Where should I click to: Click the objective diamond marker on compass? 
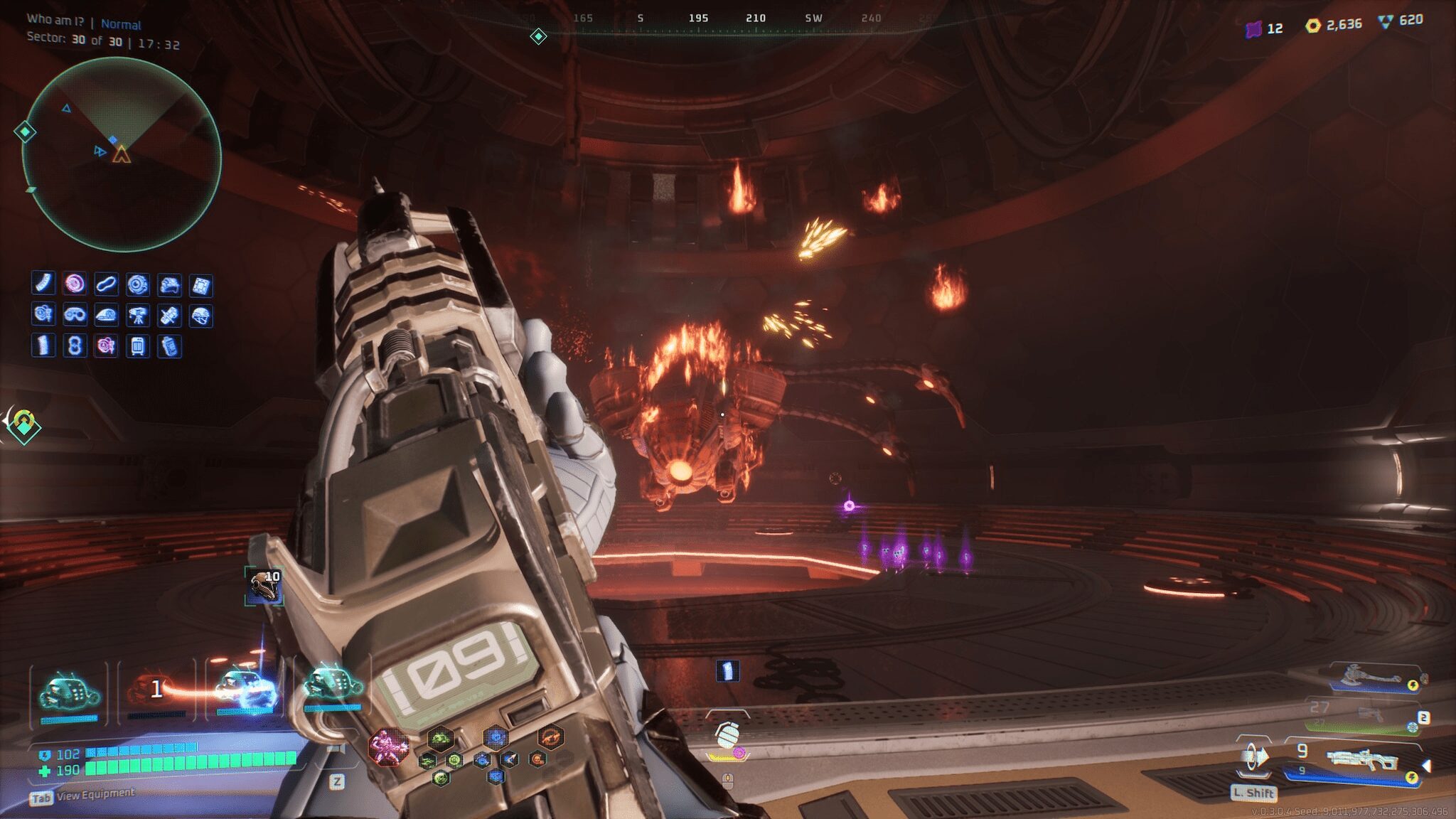point(538,36)
